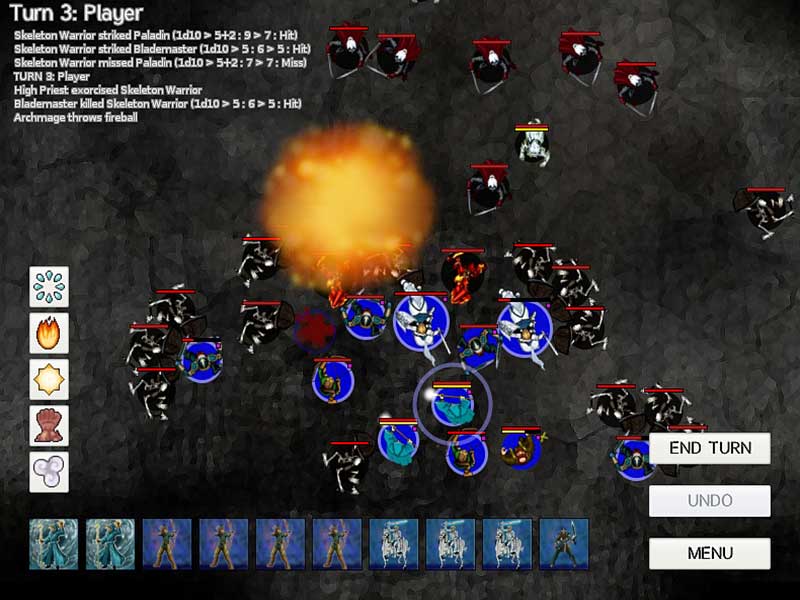Open the MENU button
The image size is (800, 600).
[x=709, y=553]
